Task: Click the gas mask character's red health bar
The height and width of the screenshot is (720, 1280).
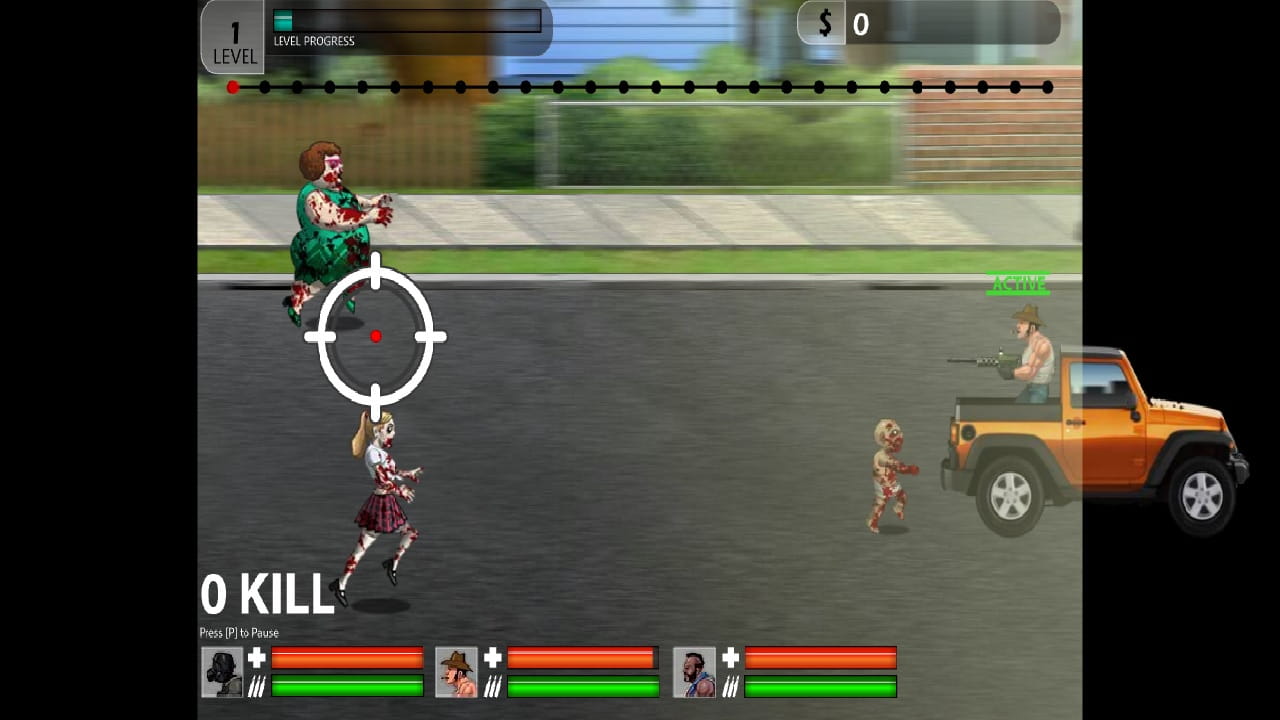Action: [x=347, y=658]
